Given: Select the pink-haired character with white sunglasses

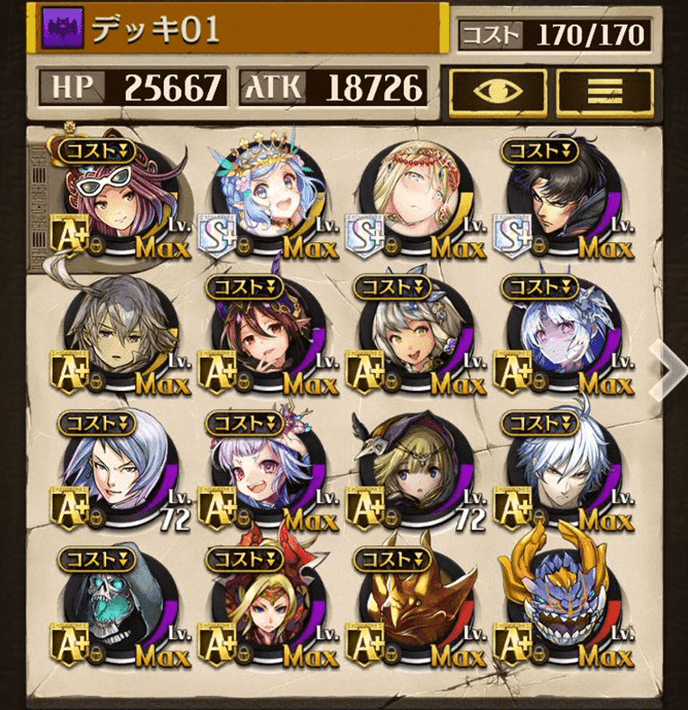Looking at the screenshot, I should (x=120, y=197).
